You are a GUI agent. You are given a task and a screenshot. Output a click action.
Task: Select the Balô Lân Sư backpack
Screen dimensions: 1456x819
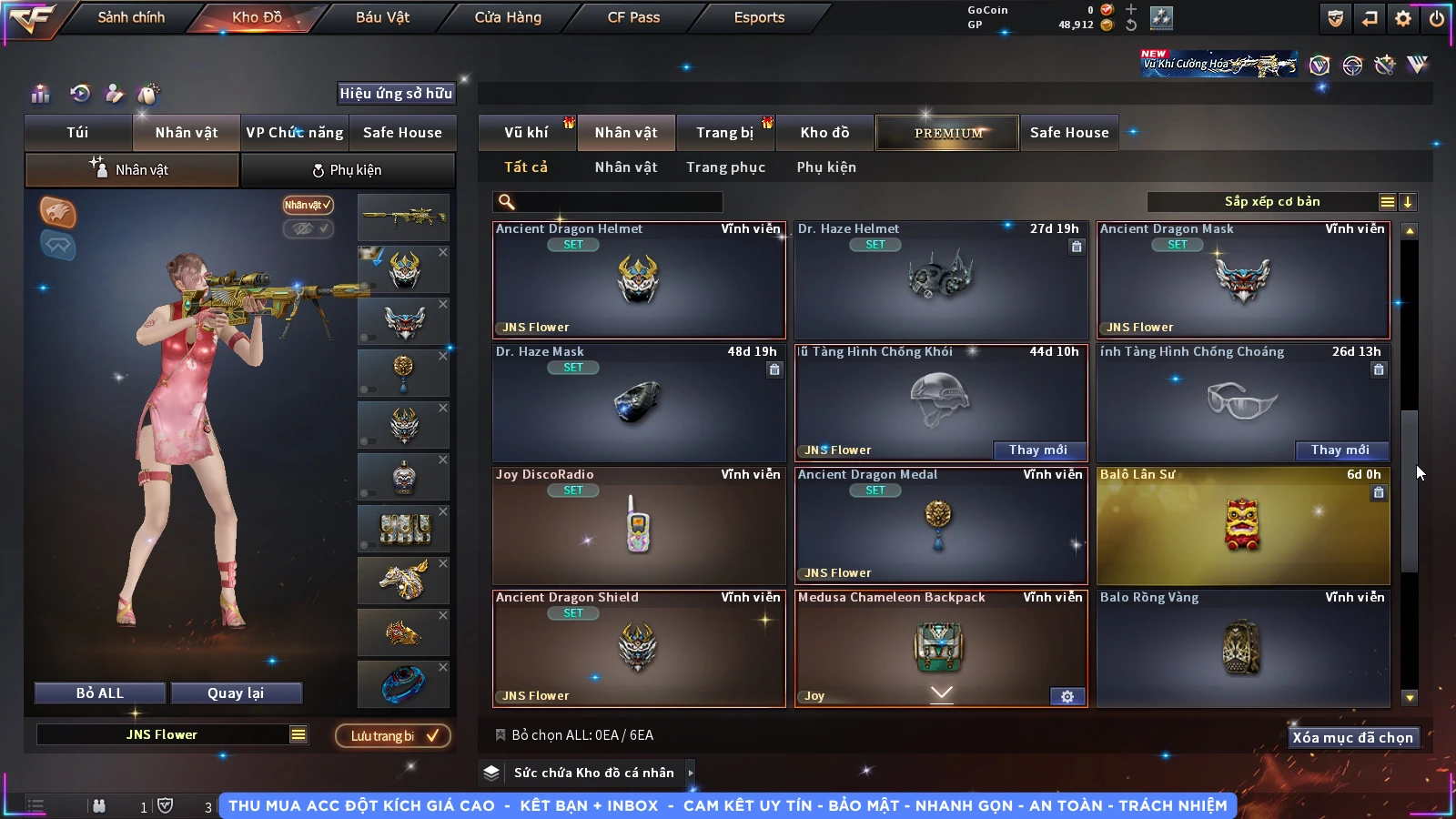pyautogui.click(x=1242, y=526)
